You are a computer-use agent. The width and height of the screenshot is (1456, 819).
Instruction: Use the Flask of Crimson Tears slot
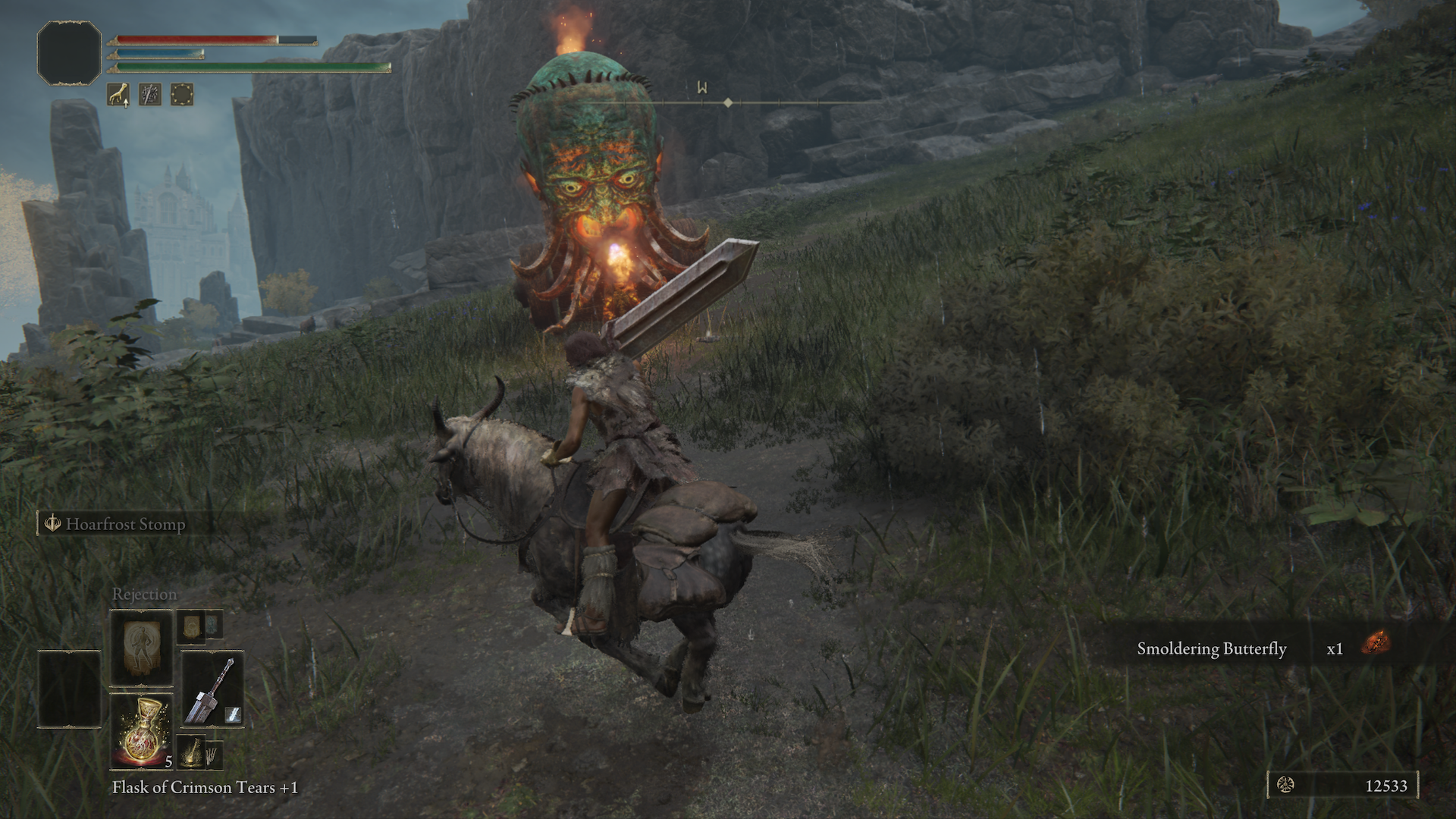(x=141, y=731)
